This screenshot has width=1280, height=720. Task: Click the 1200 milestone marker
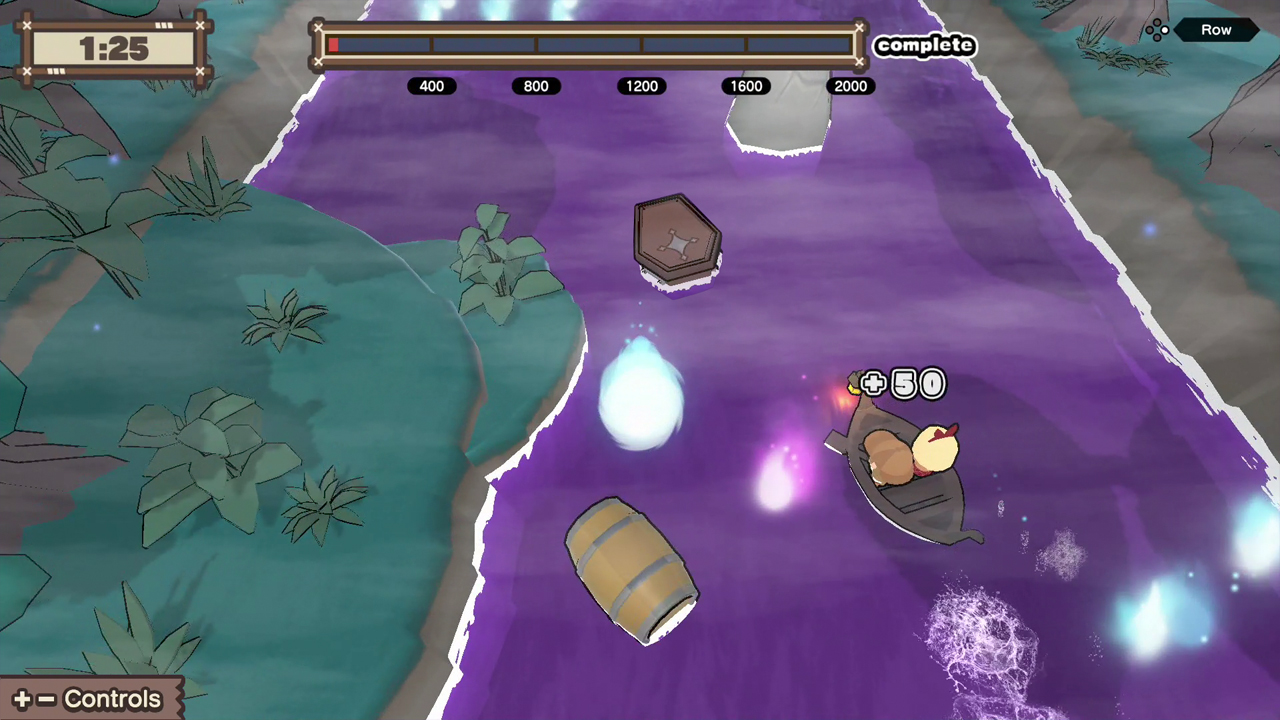tap(641, 86)
